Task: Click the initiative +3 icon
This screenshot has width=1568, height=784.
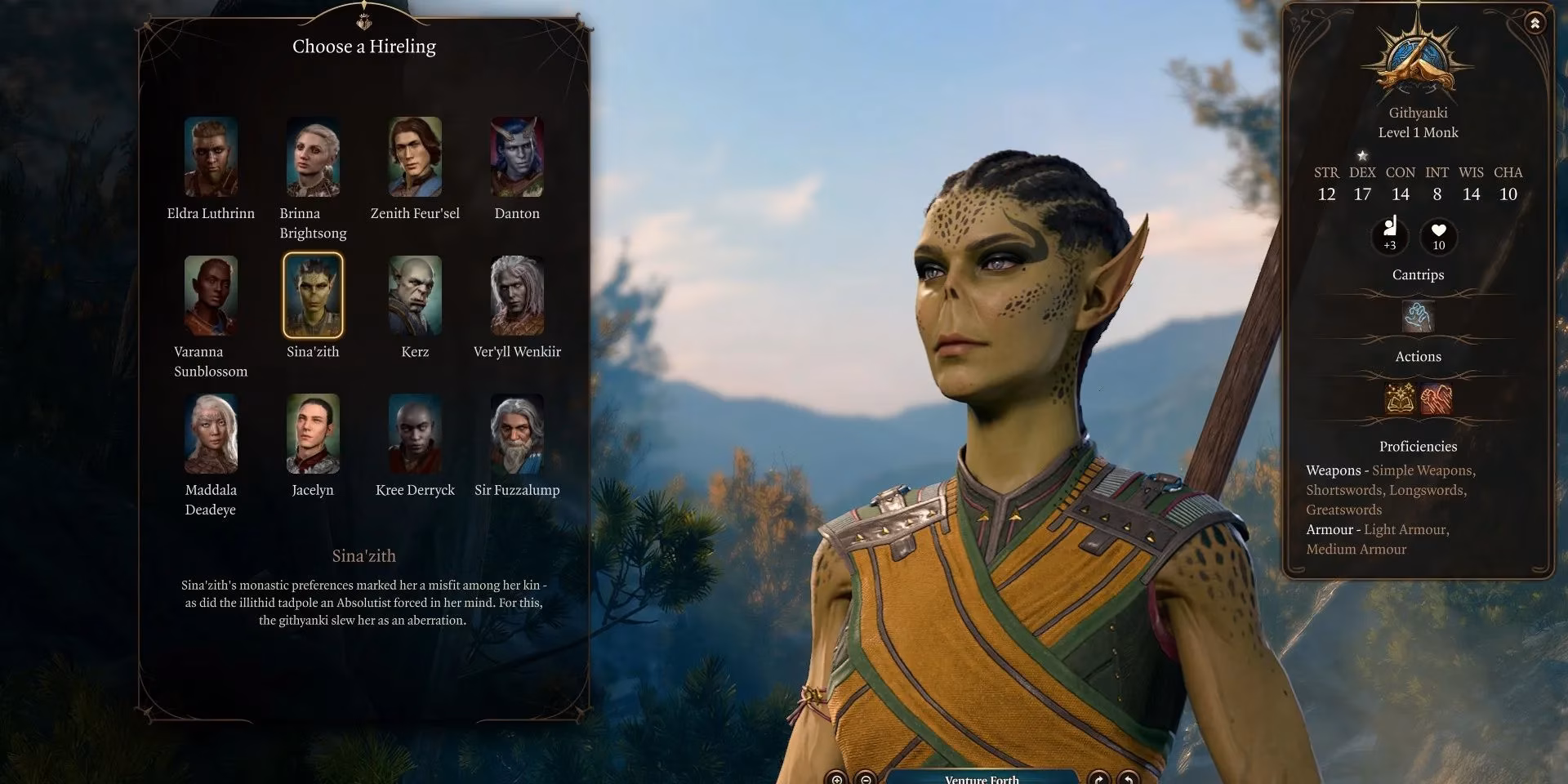Action: click(x=1390, y=237)
